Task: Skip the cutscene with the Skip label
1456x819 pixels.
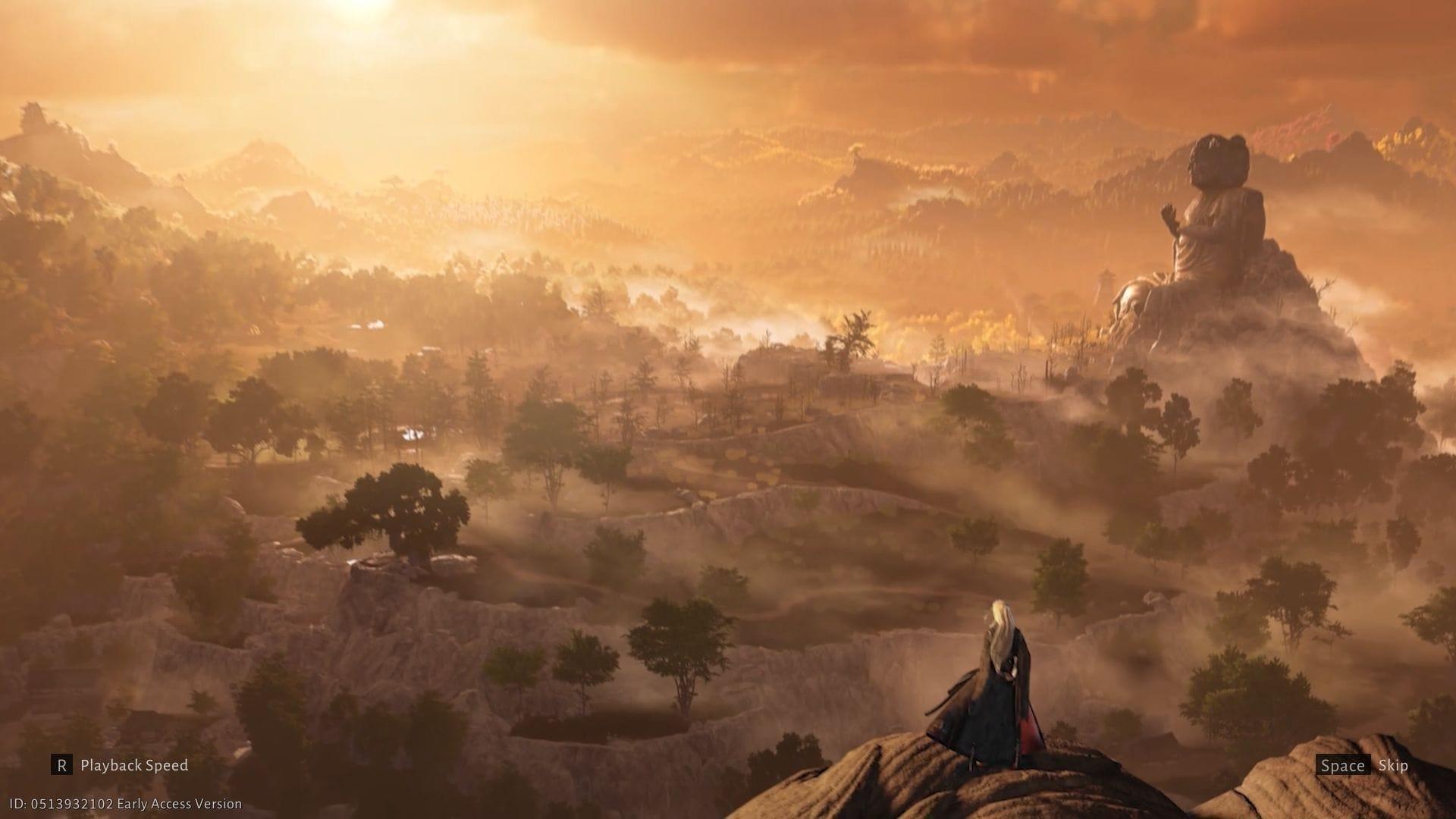Action: tap(1392, 766)
